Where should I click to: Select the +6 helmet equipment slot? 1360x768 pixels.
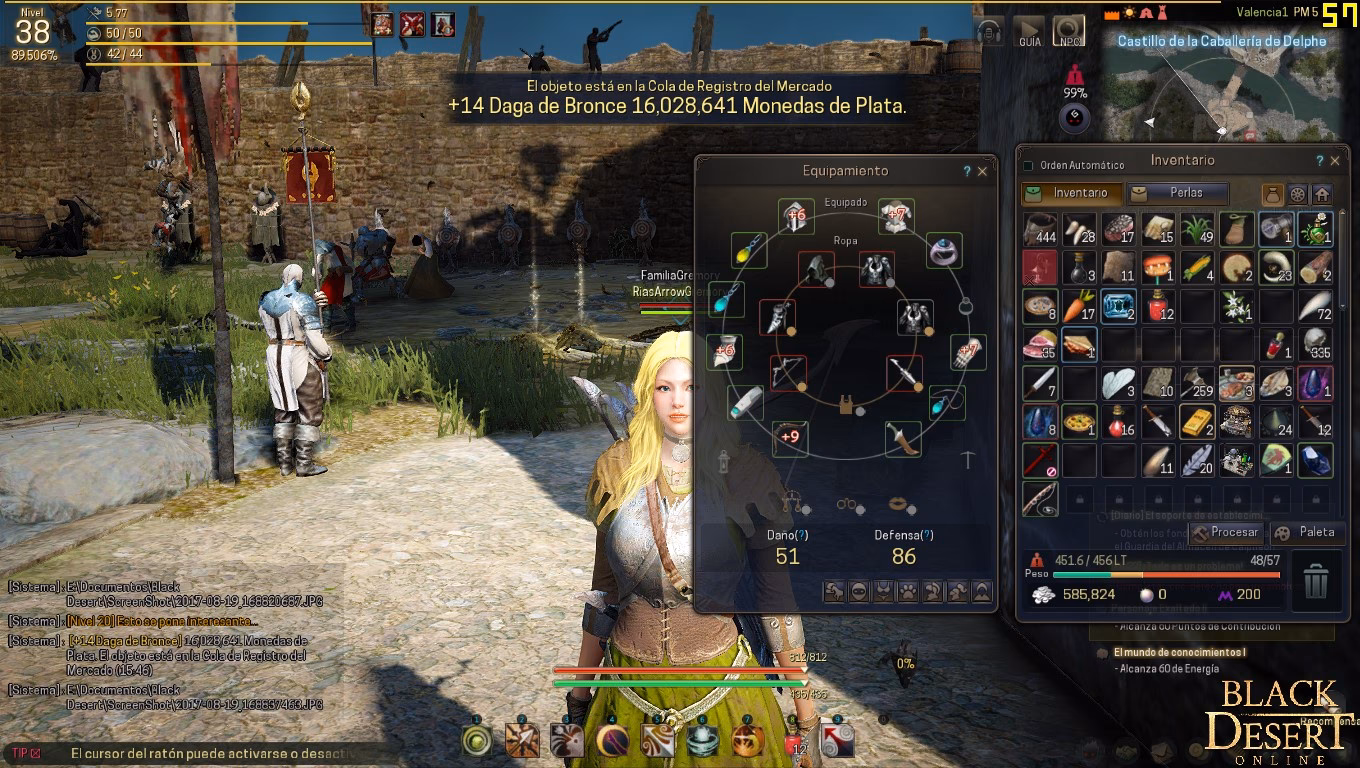[794, 215]
